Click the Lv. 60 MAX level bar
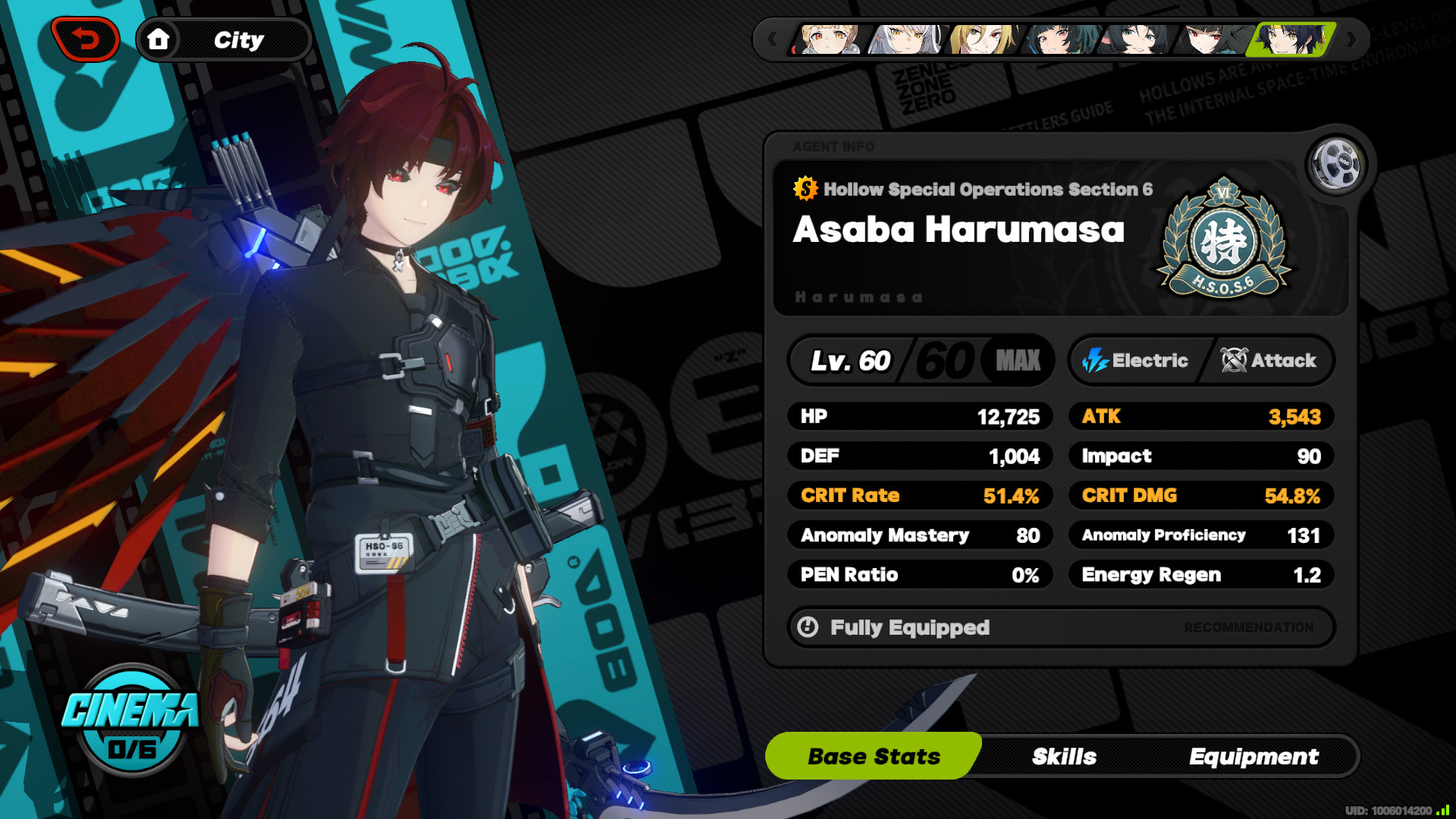 [x=920, y=360]
